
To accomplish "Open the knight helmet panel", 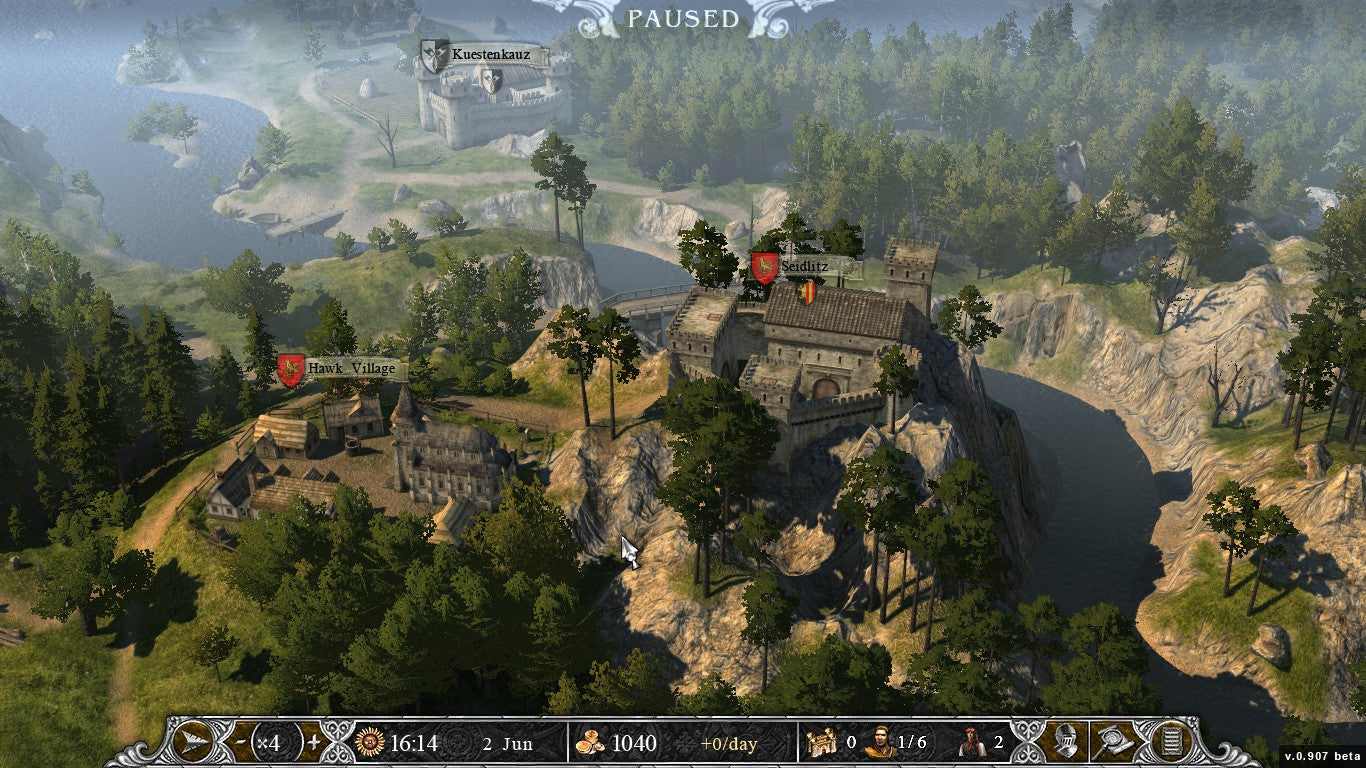I will point(1066,742).
